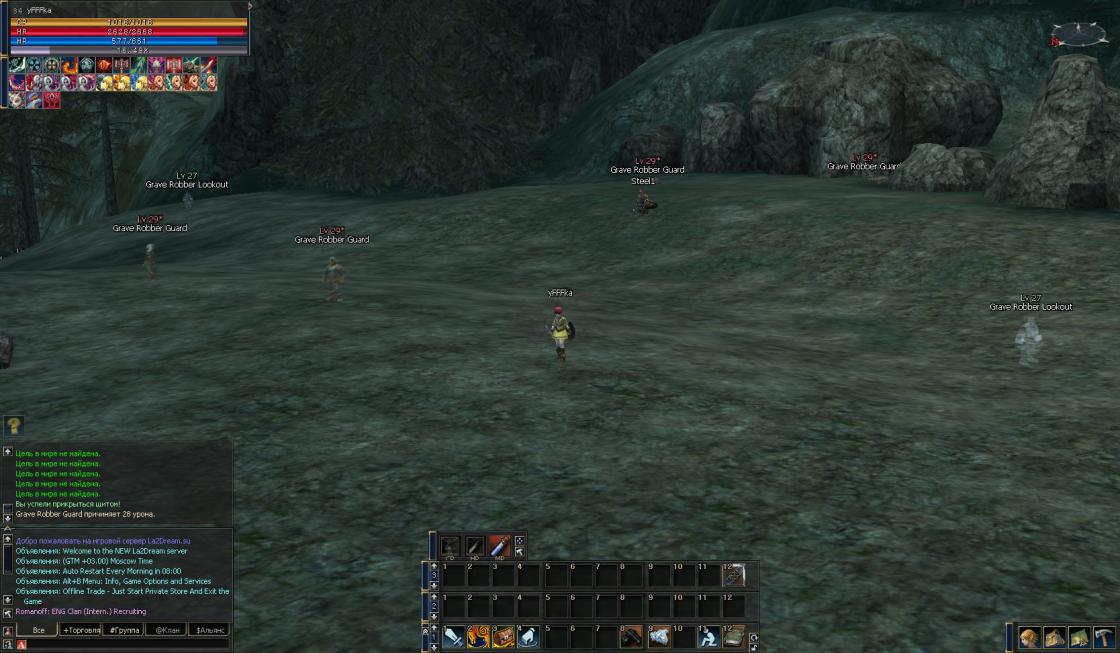Viewport: 1120px width, 653px height.
Task: Select the #Группа party chat tab
Action: (x=124, y=630)
